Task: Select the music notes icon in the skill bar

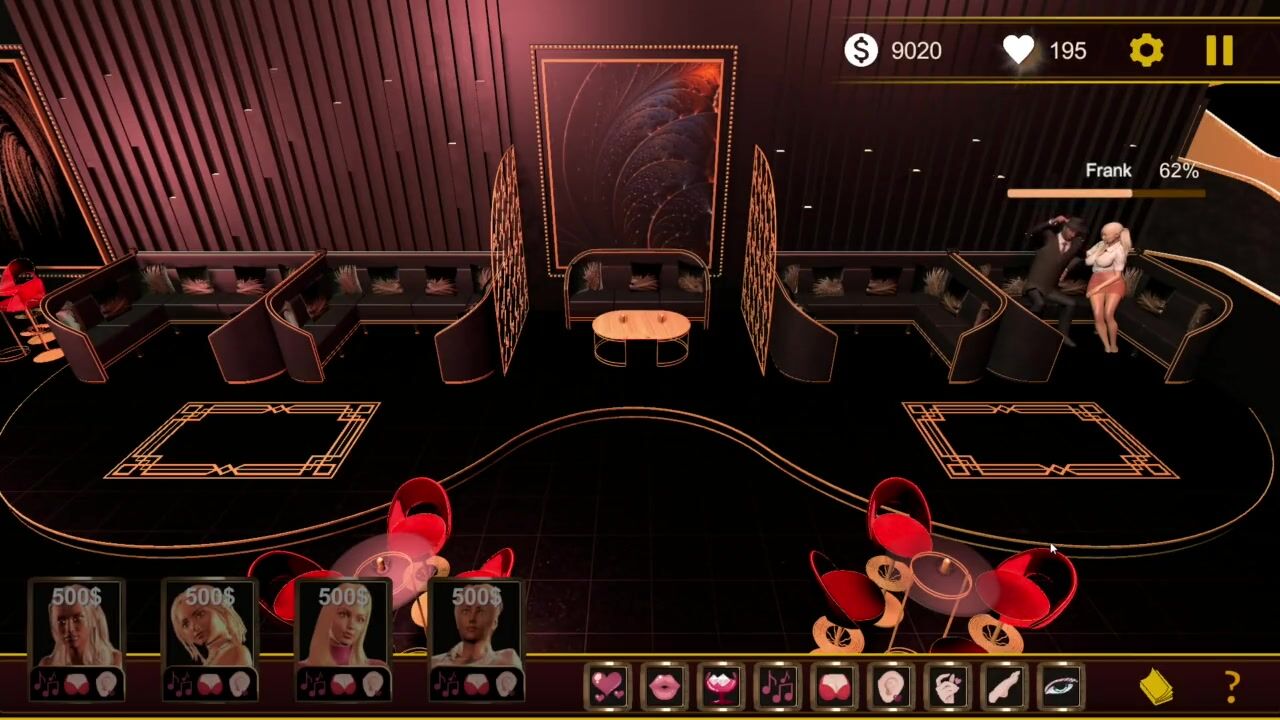Action: point(778,687)
